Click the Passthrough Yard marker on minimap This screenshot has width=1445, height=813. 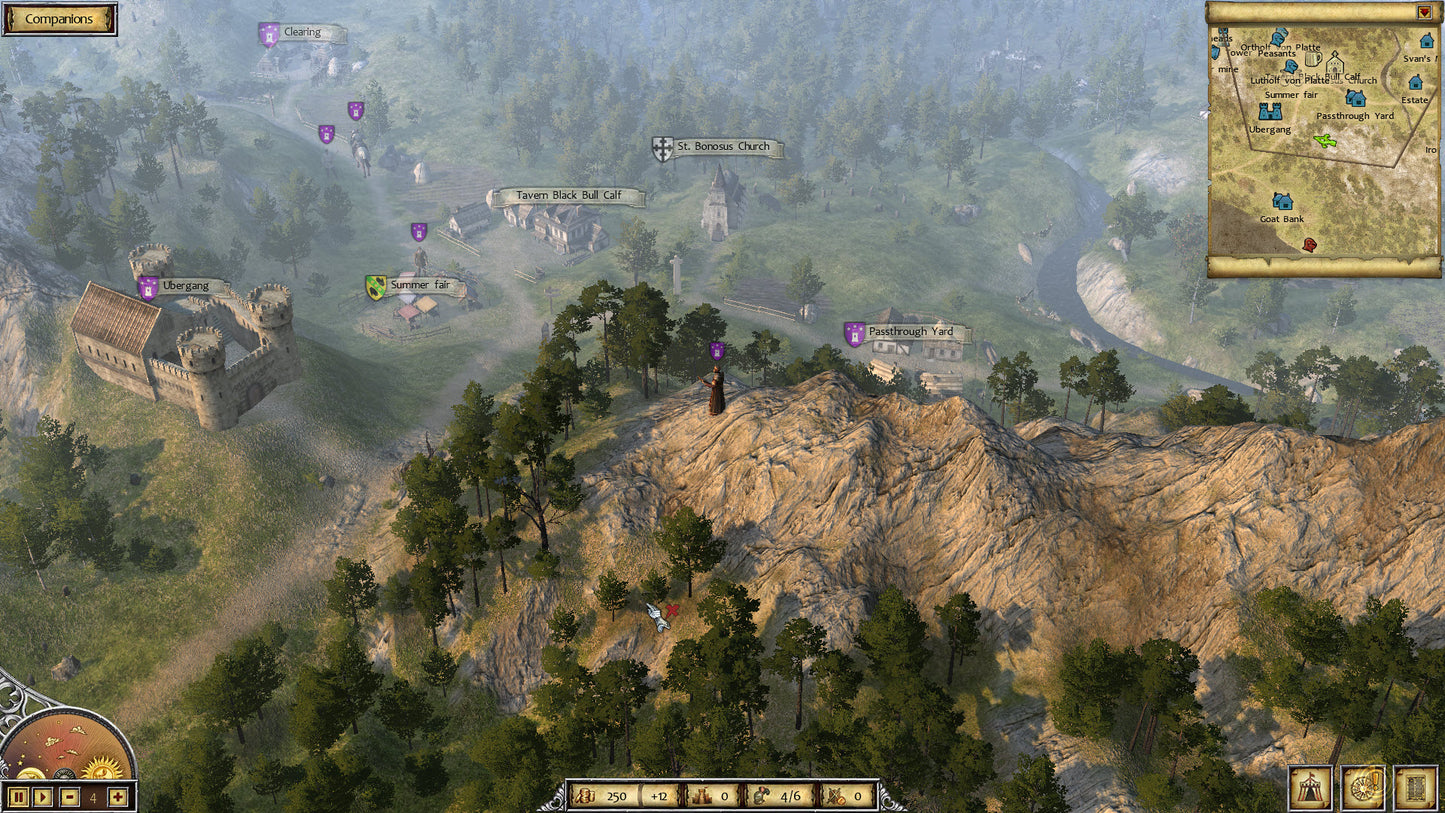coord(1356,98)
